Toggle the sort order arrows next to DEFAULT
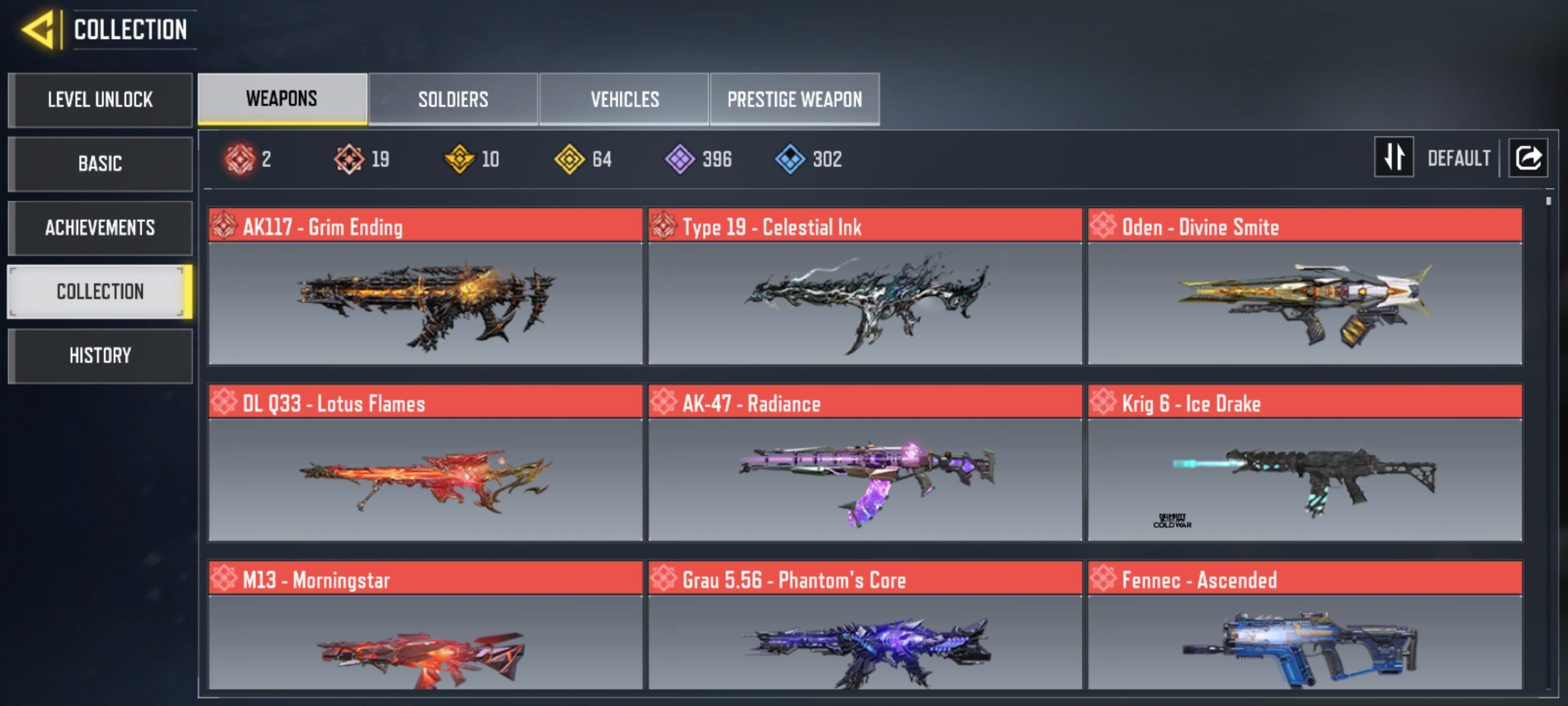 (x=1393, y=158)
